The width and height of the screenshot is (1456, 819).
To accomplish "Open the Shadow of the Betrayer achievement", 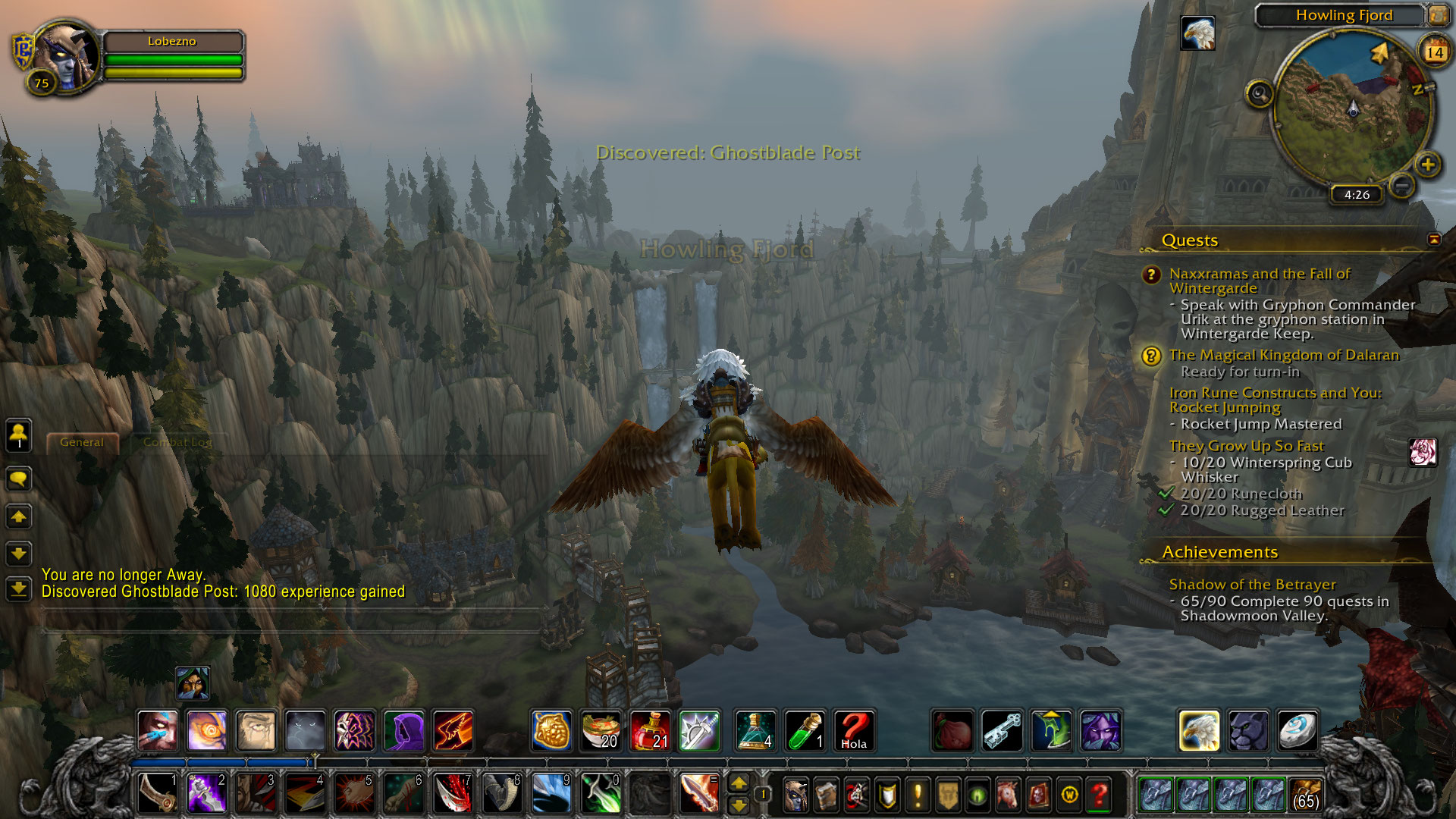I will 1252,584.
